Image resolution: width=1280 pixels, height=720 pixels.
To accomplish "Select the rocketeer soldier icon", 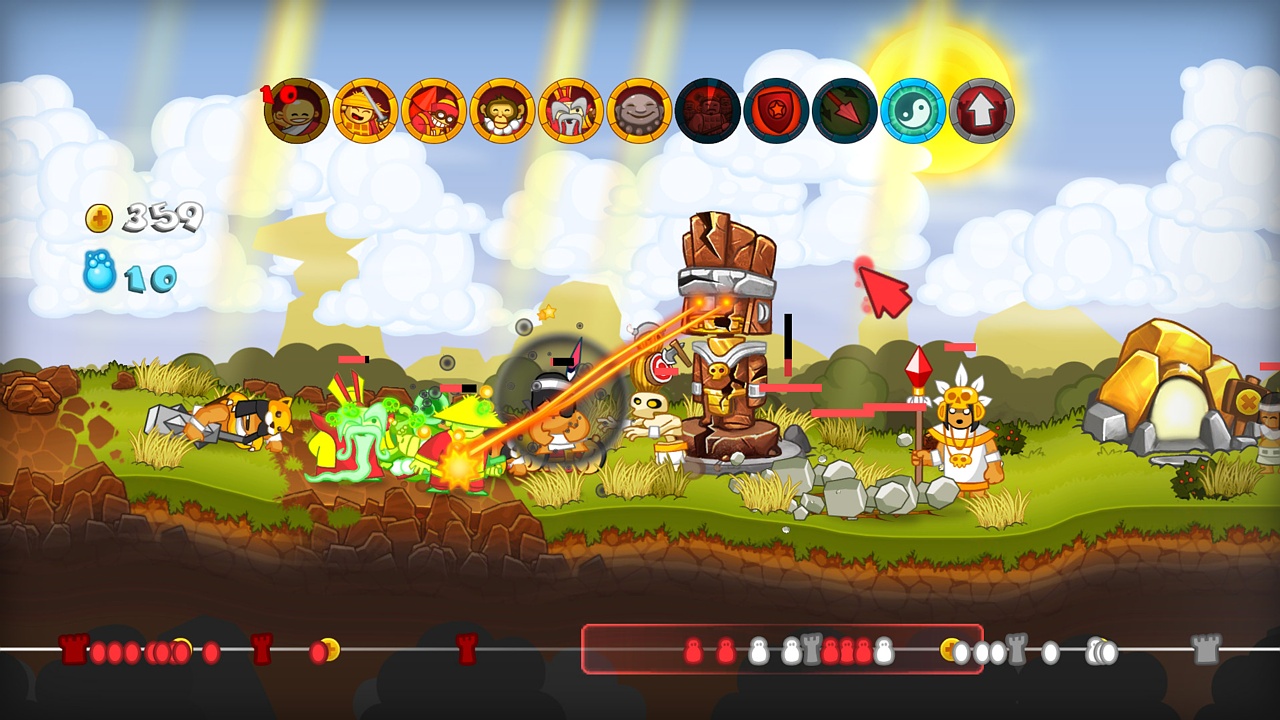I will 434,110.
